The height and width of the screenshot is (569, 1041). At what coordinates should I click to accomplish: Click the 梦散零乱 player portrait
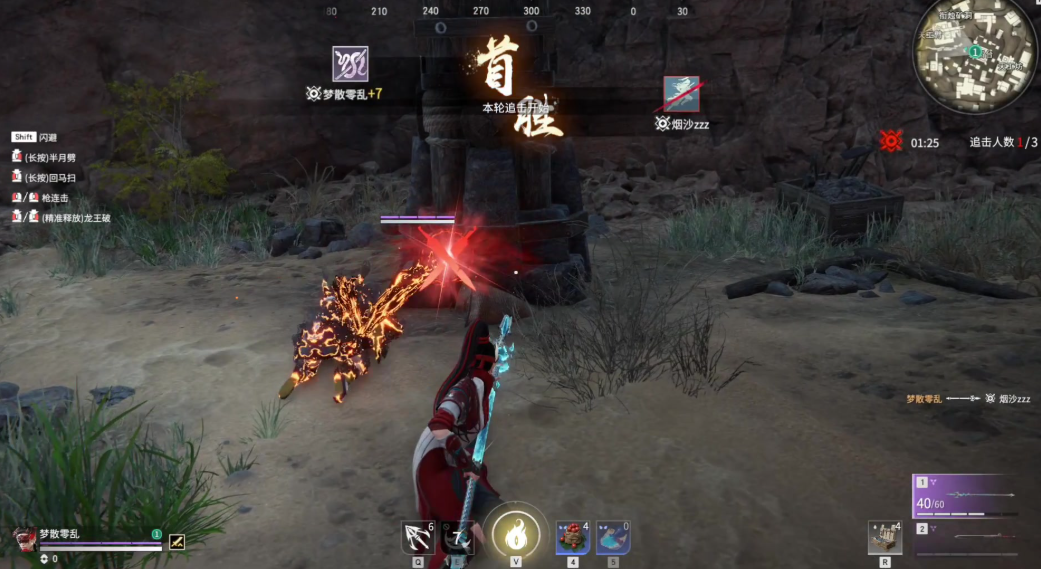click(x=25, y=540)
